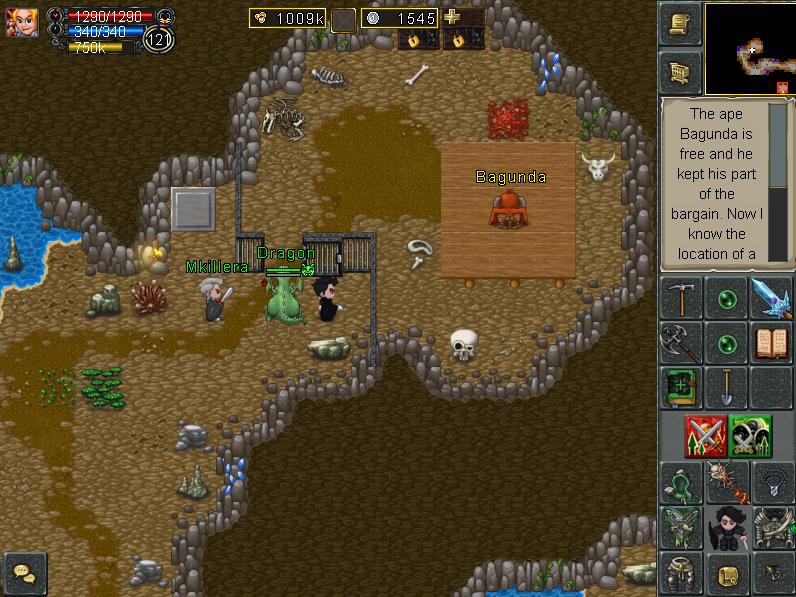Select the green tome slot
This screenshot has height=597, width=796.
[x=680, y=388]
